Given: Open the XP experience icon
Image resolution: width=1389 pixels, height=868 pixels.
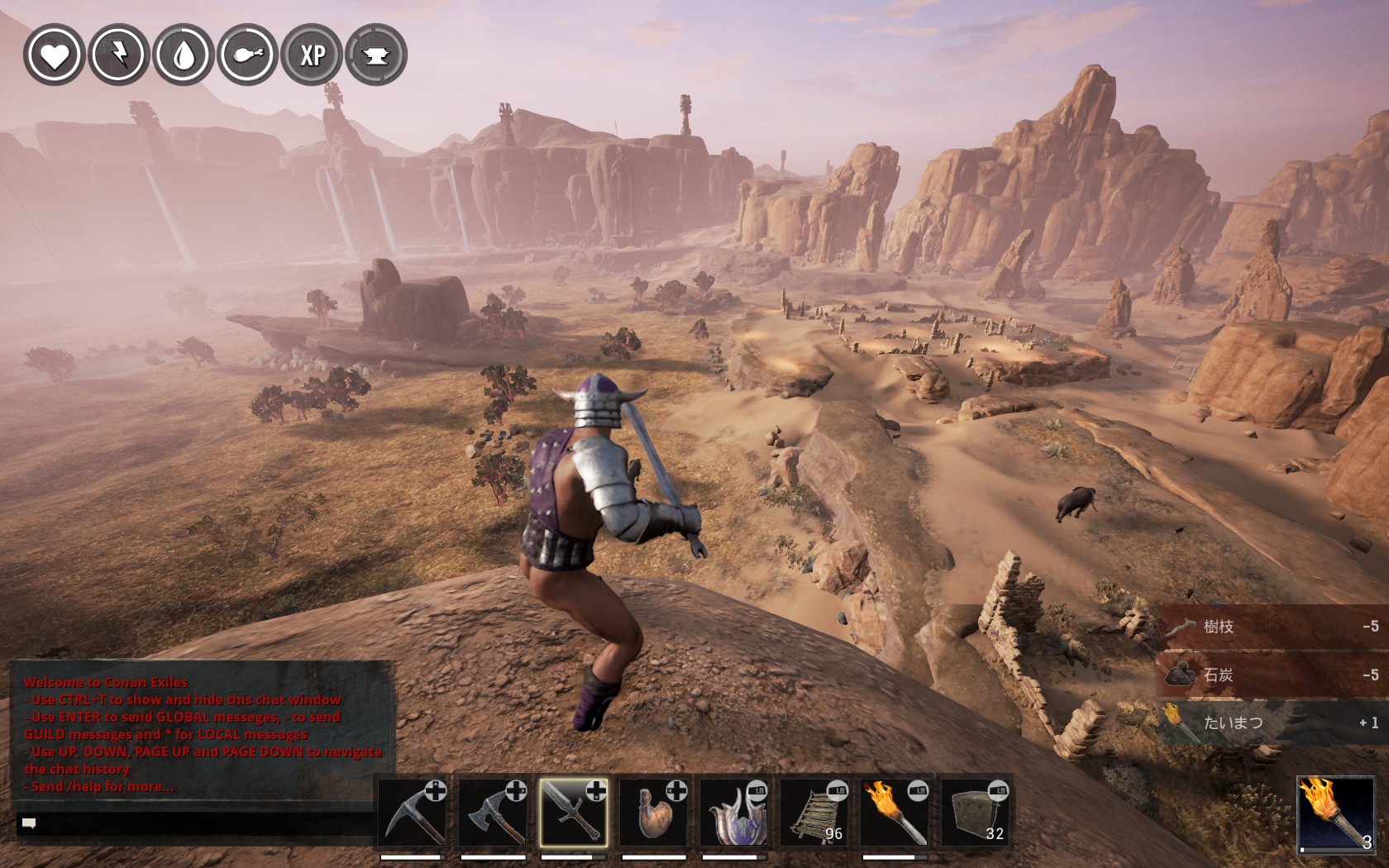Looking at the screenshot, I should tap(312, 55).
